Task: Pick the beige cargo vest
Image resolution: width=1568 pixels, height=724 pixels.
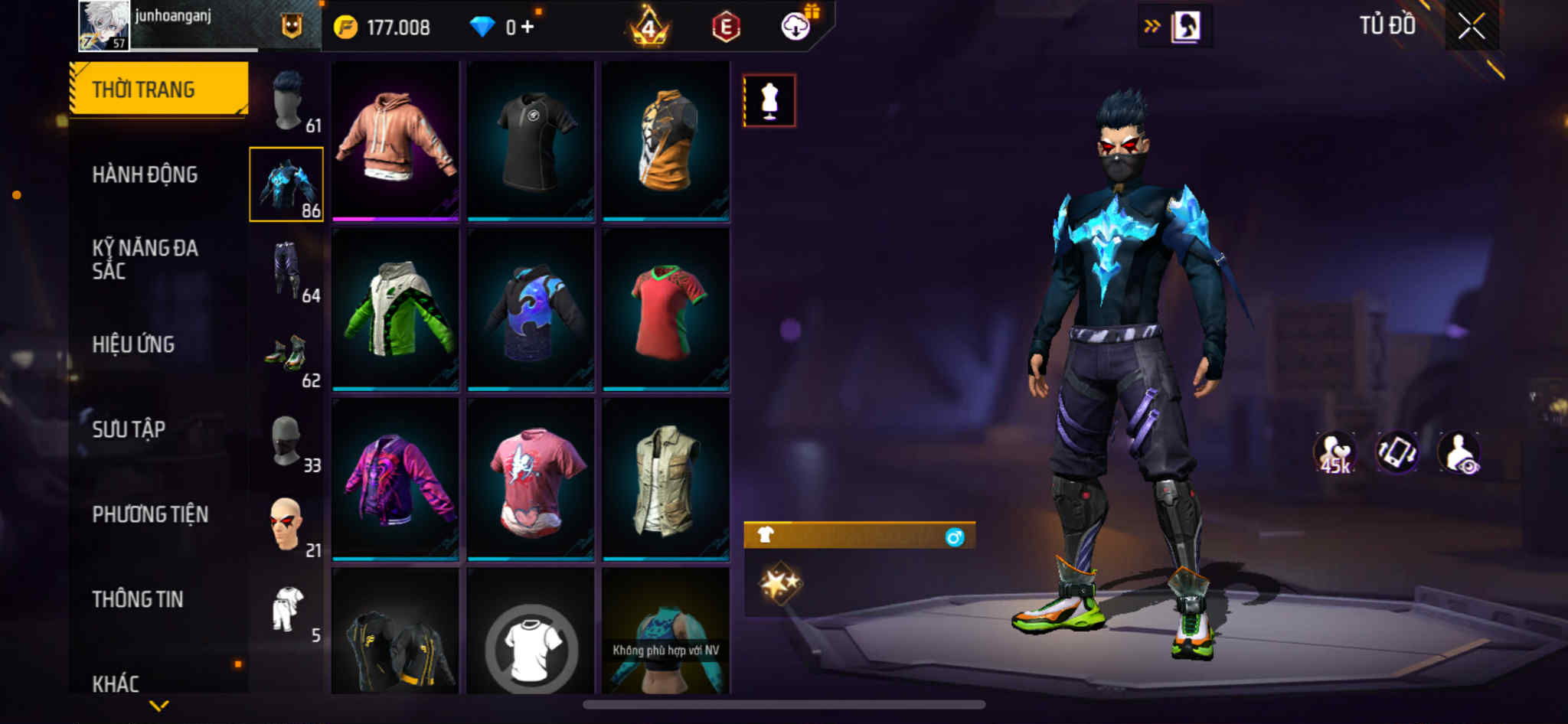Action: [x=666, y=479]
